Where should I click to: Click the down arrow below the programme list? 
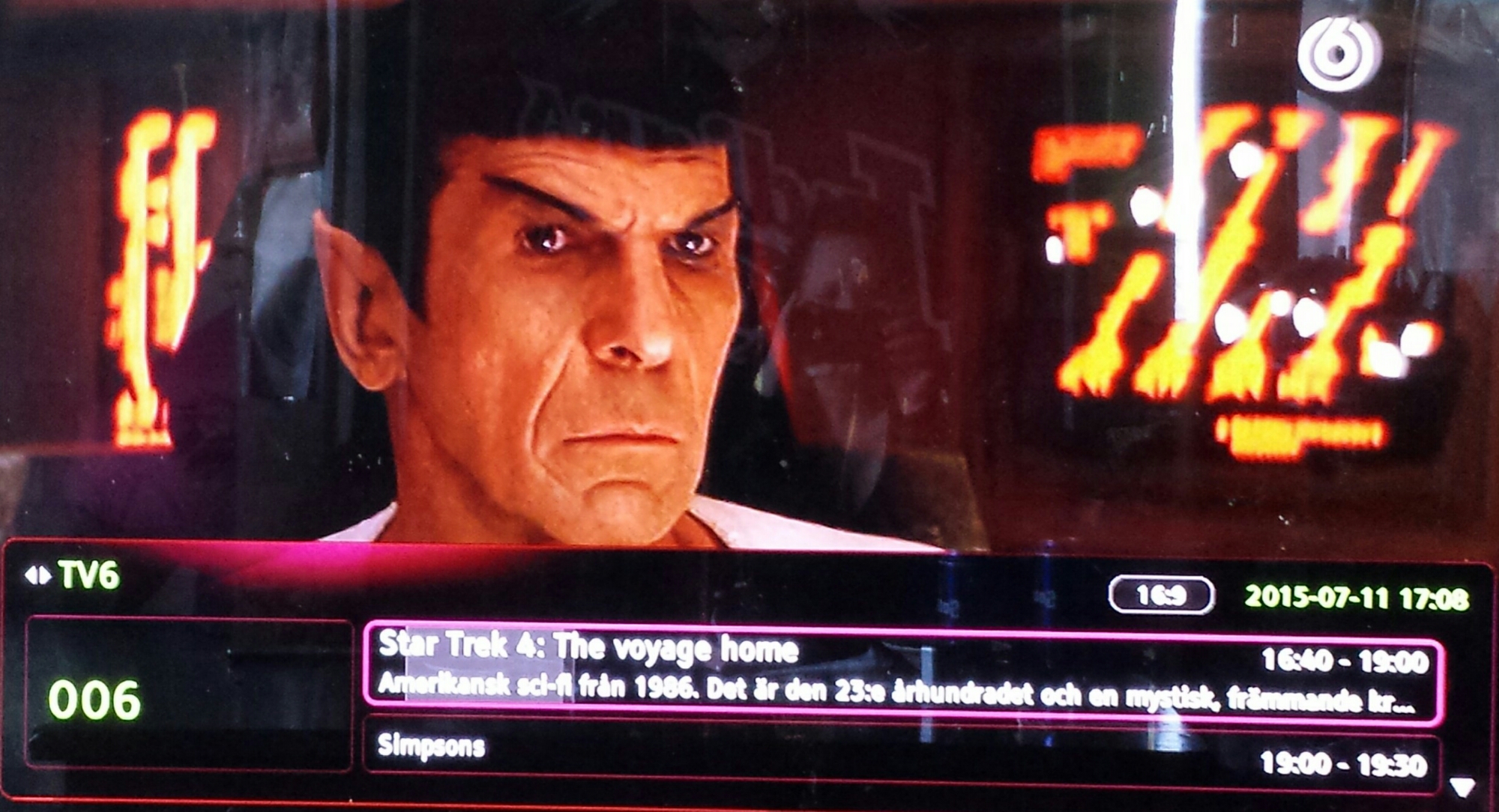[x=1462, y=787]
